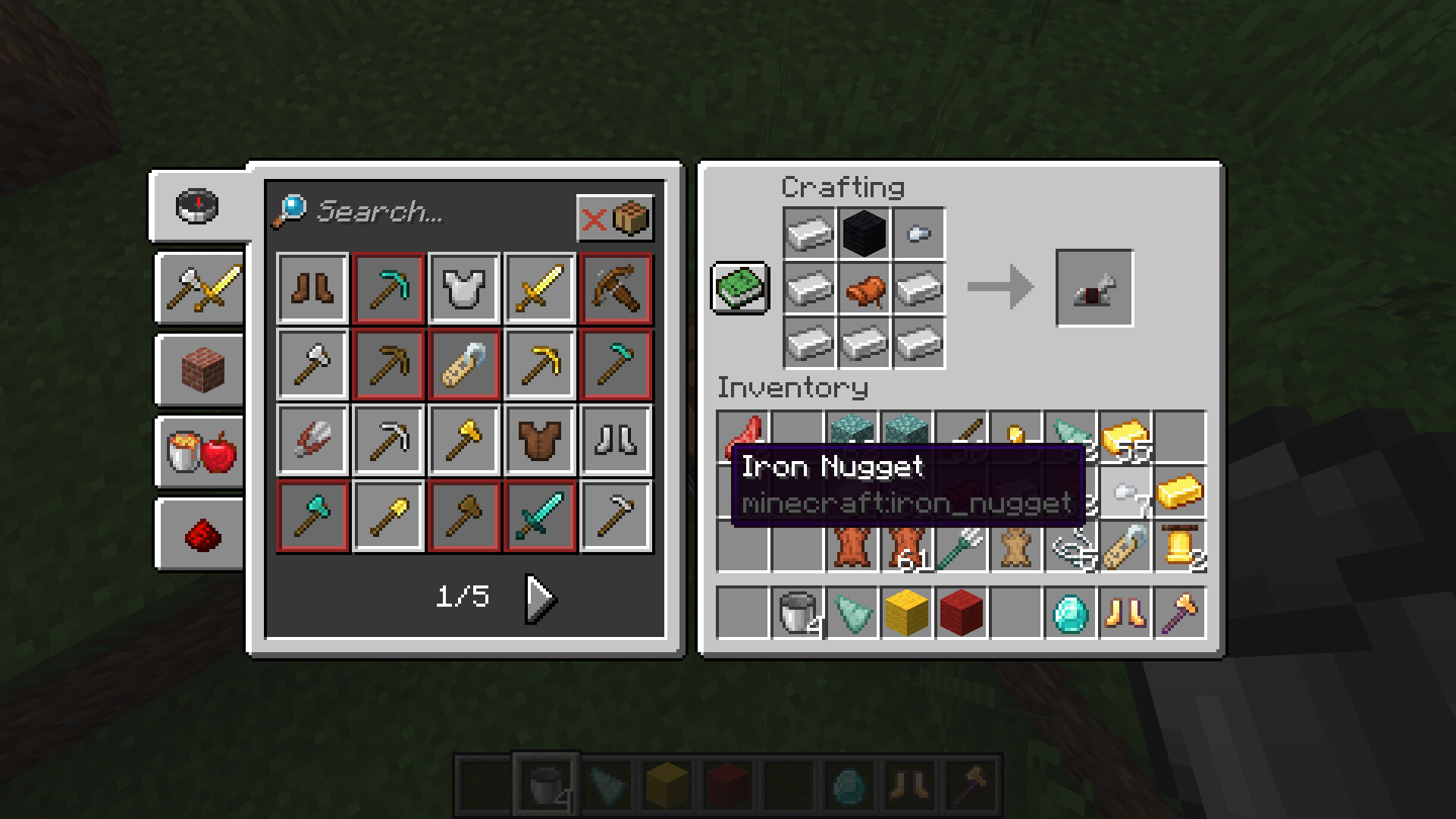Open the food and miscellaneous tab
Screen dimensions: 1456x819
(202, 452)
